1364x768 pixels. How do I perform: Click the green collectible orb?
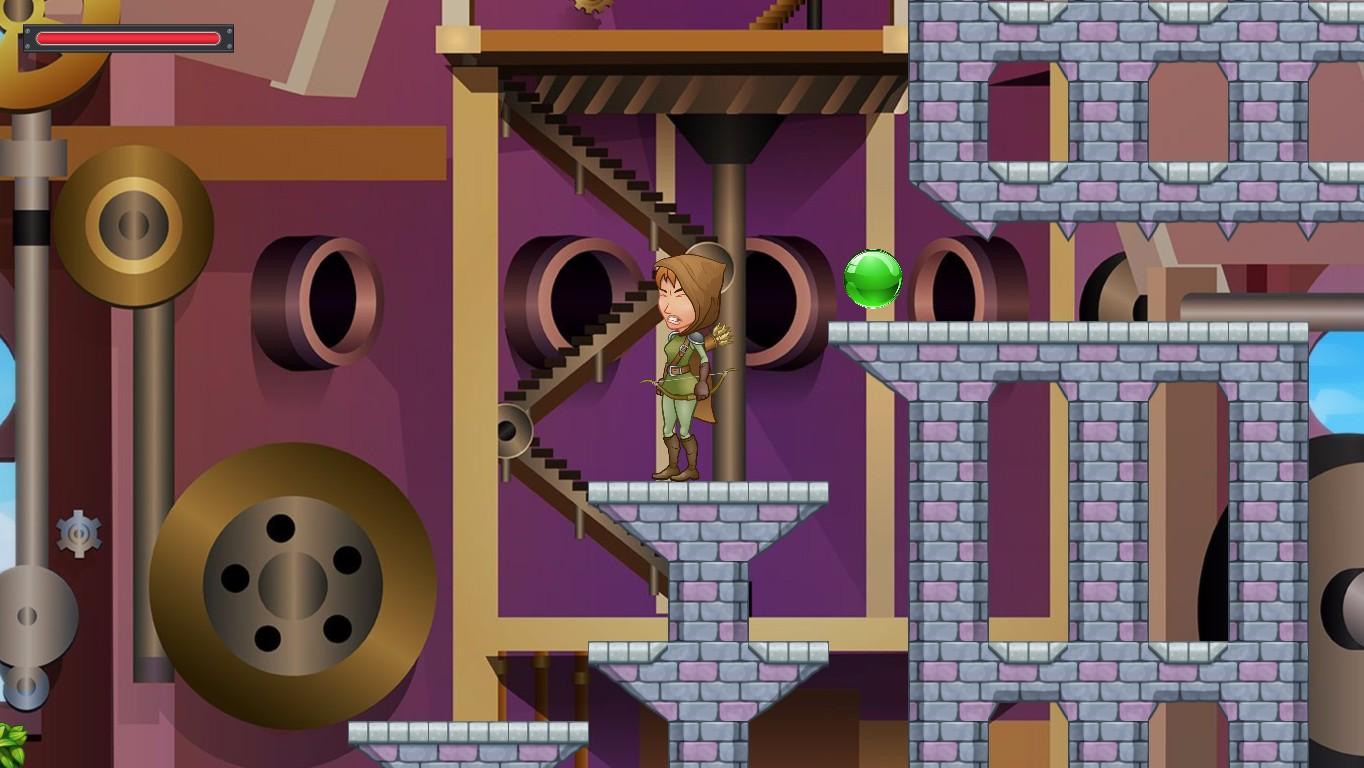pyautogui.click(x=872, y=280)
